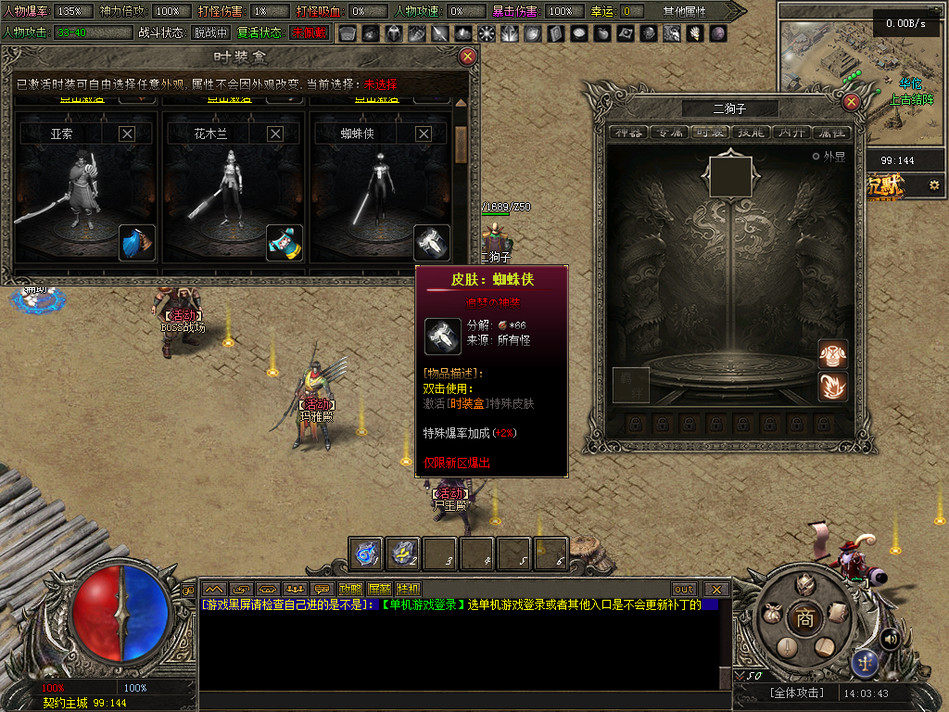Close the chat box with its X
The height and width of the screenshot is (712, 949).
pyautogui.click(x=715, y=589)
